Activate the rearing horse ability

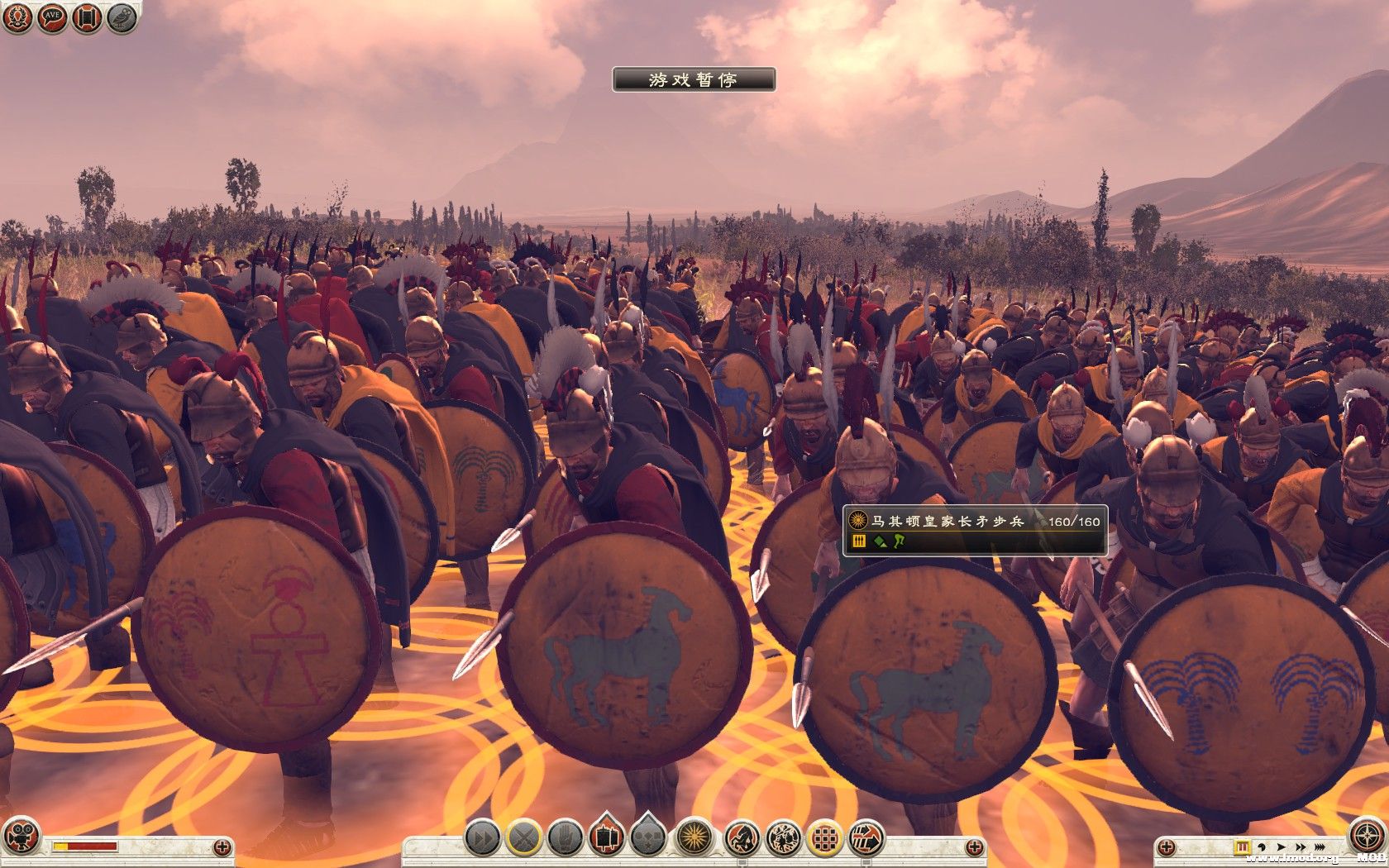[742, 838]
